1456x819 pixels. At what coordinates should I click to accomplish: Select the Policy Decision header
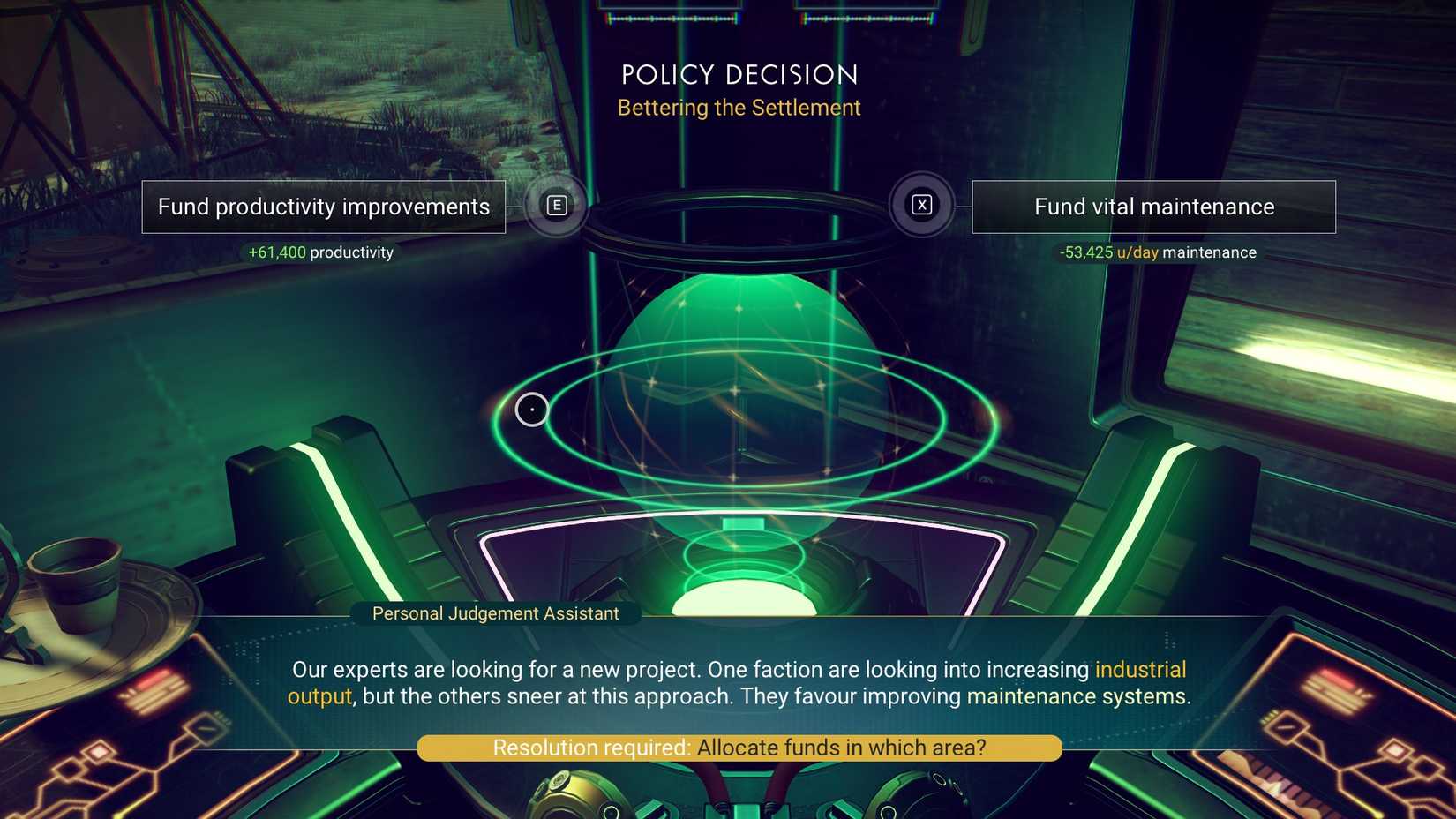[739, 74]
